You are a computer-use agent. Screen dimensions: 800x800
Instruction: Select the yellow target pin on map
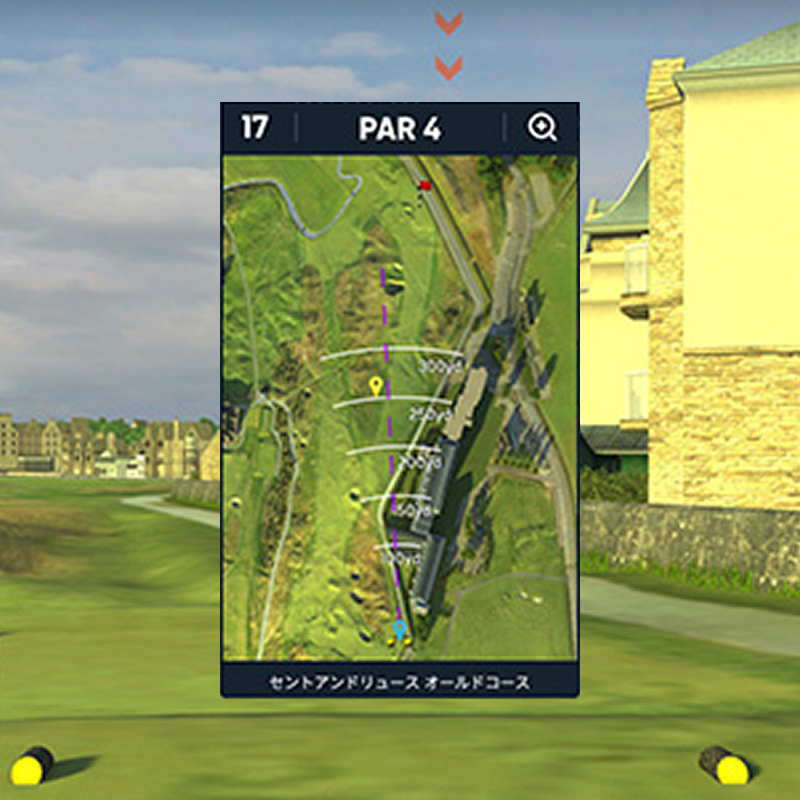(x=376, y=386)
